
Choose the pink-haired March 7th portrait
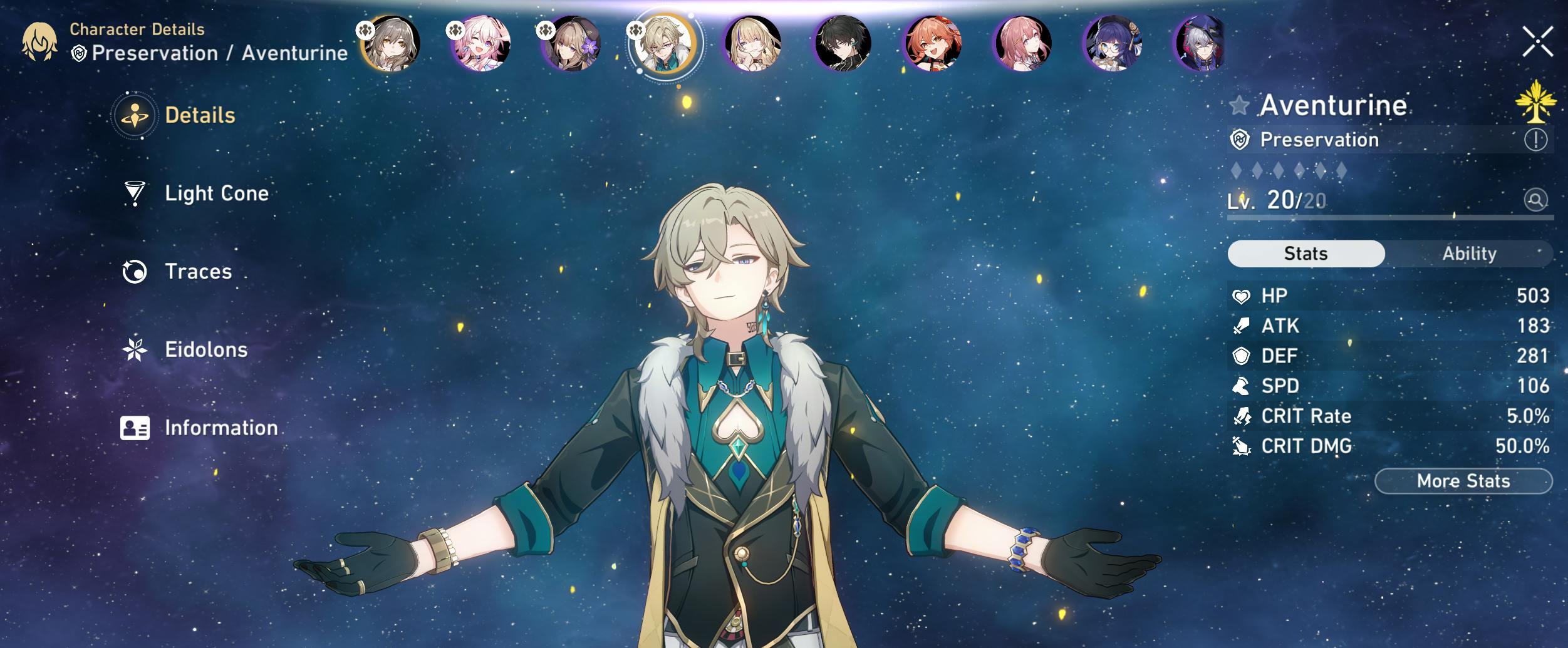pos(481,43)
